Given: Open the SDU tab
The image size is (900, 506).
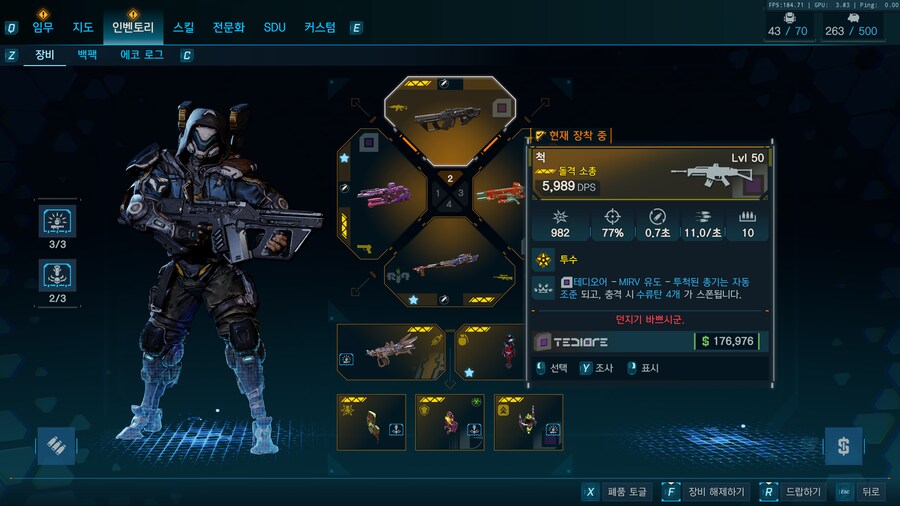Looking at the screenshot, I should pyautogui.click(x=275, y=27).
